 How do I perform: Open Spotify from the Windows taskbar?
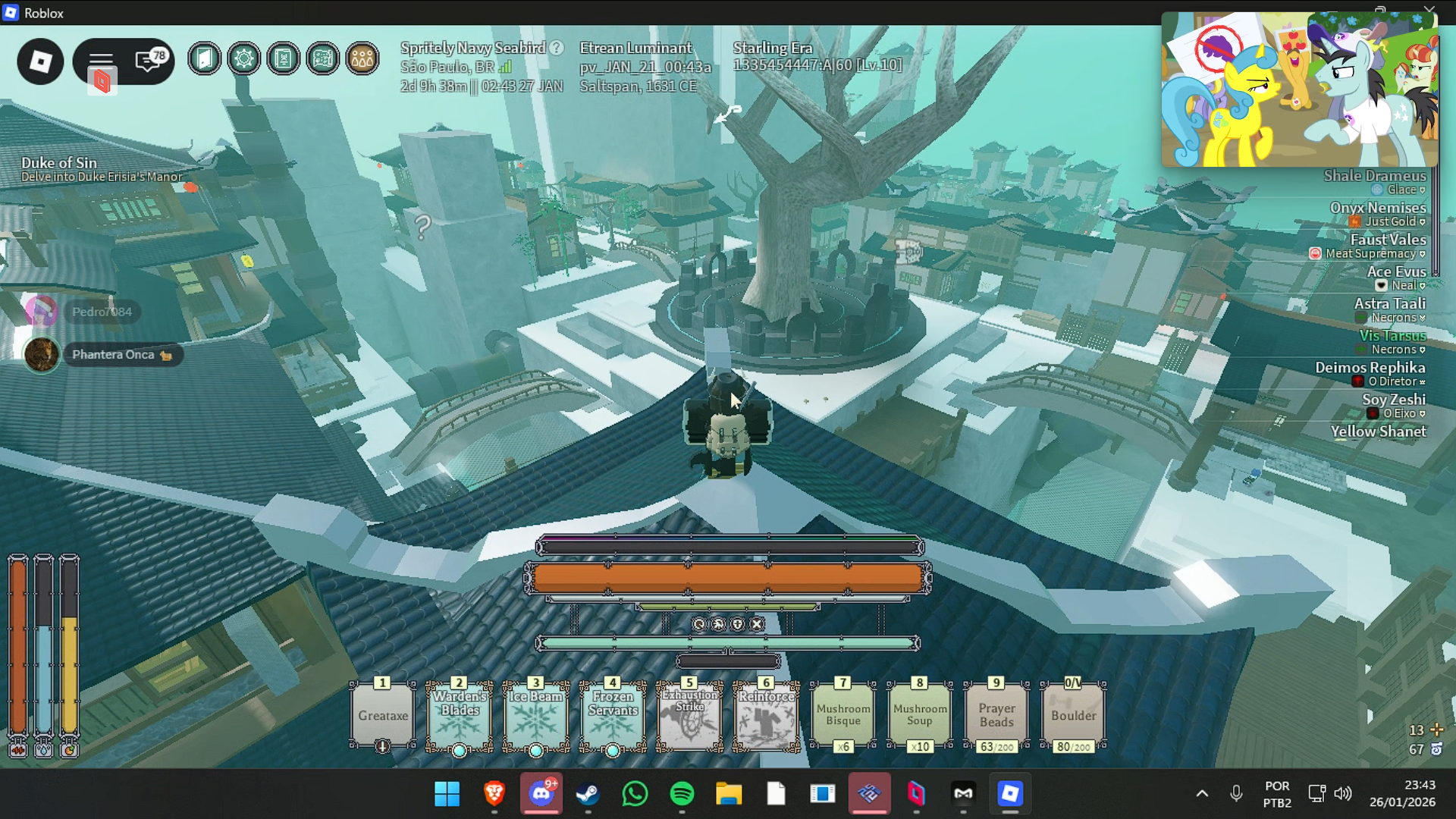pyautogui.click(x=682, y=794)
